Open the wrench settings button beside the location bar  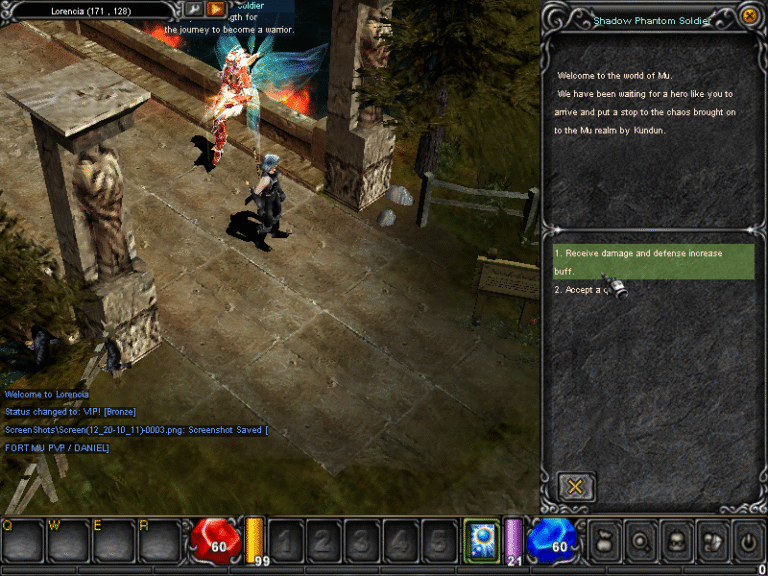[x=193, y=9]
